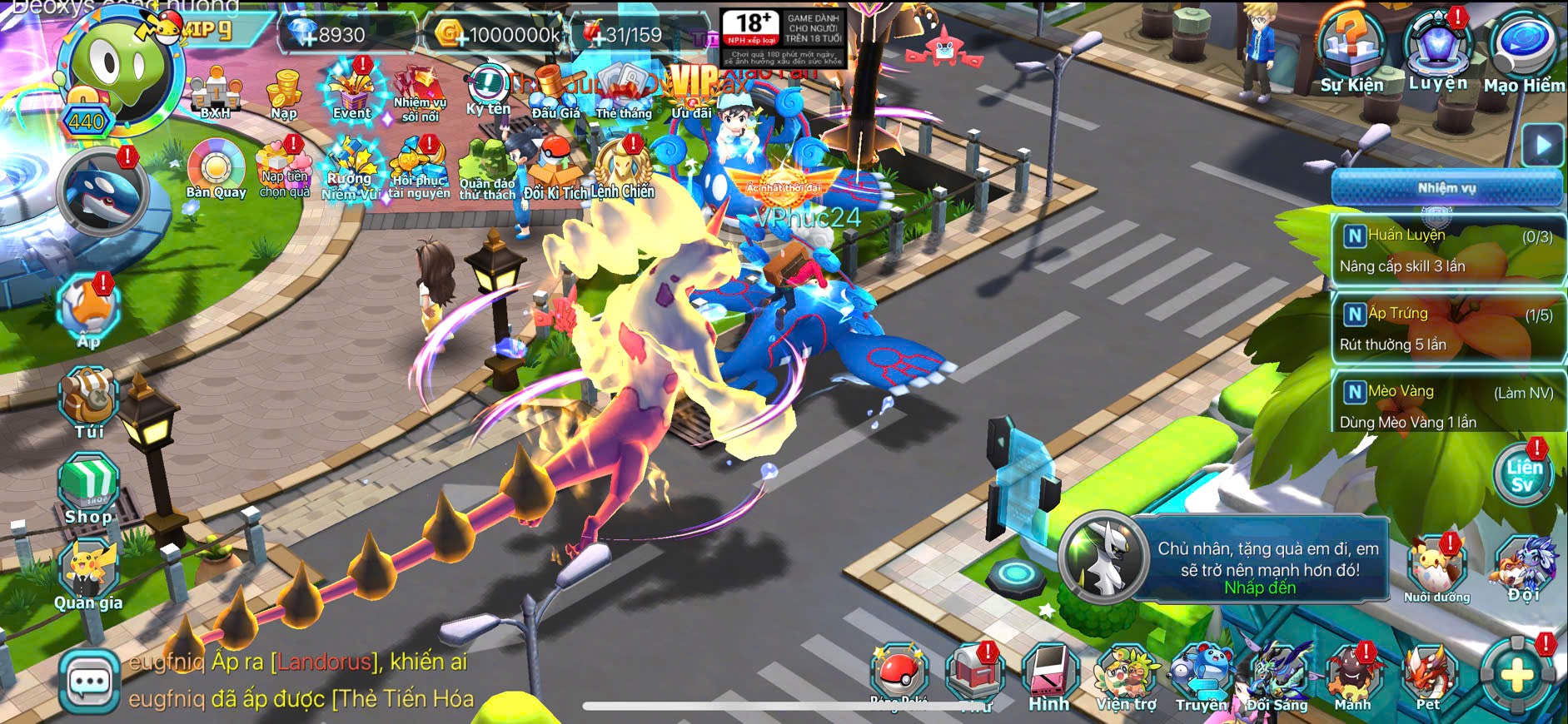
Task: Expand the yellow plus menu button
Action: pos(1516,676)
